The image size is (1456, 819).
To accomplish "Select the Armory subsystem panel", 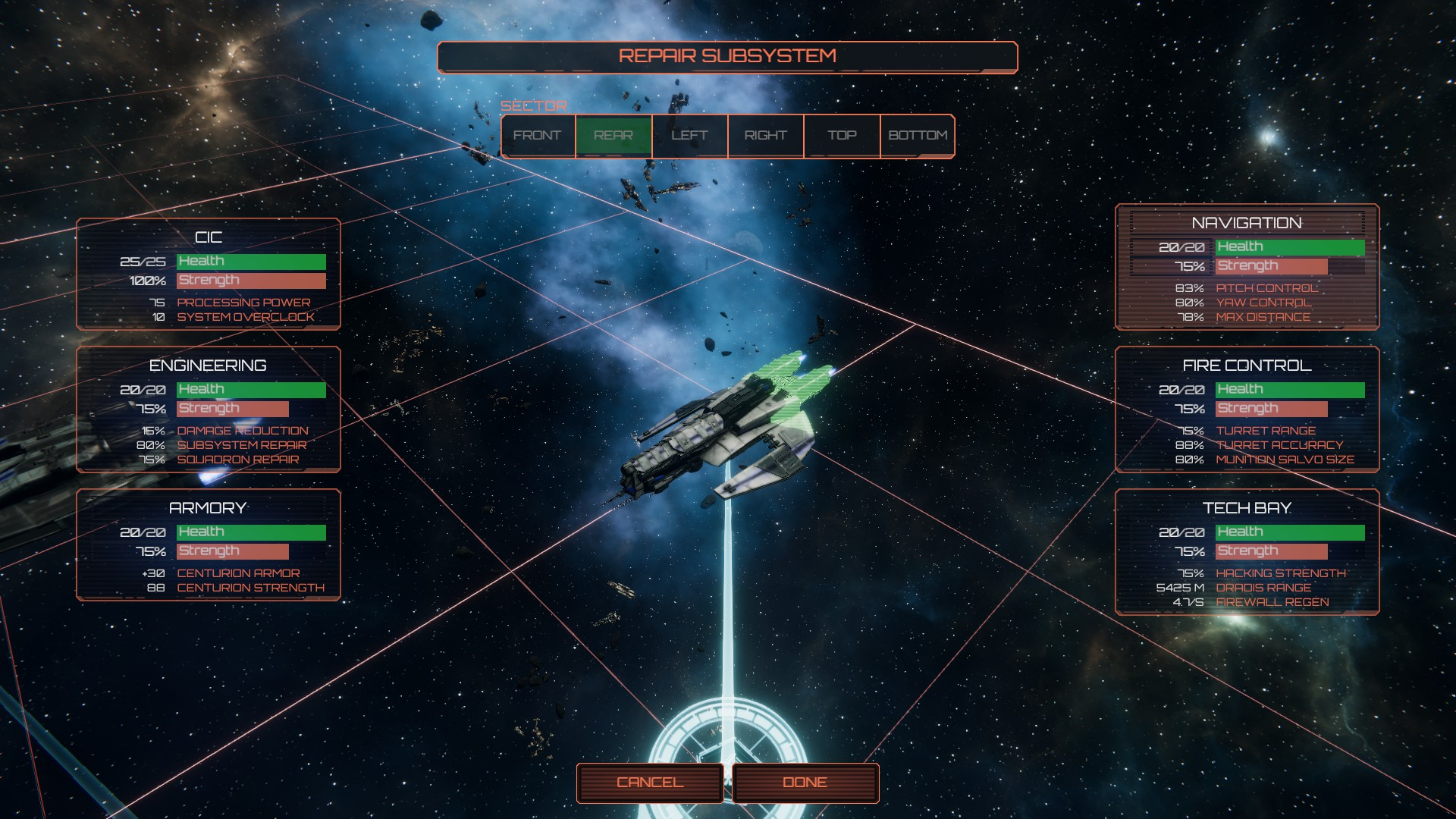I will [209, 544].
